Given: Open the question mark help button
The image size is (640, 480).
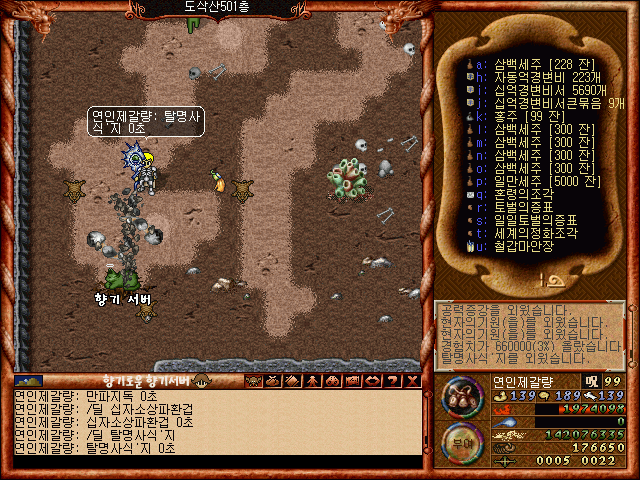Looking at the screenshot, I should 392,381.
